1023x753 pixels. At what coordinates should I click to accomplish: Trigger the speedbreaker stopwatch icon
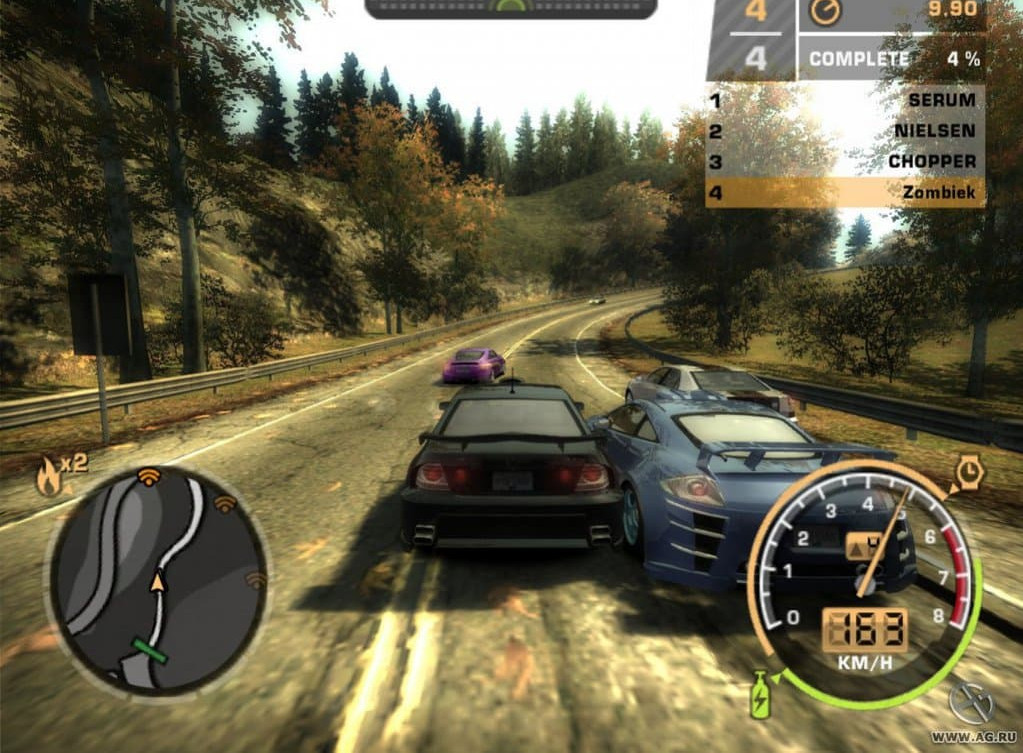tap(969, 472)
